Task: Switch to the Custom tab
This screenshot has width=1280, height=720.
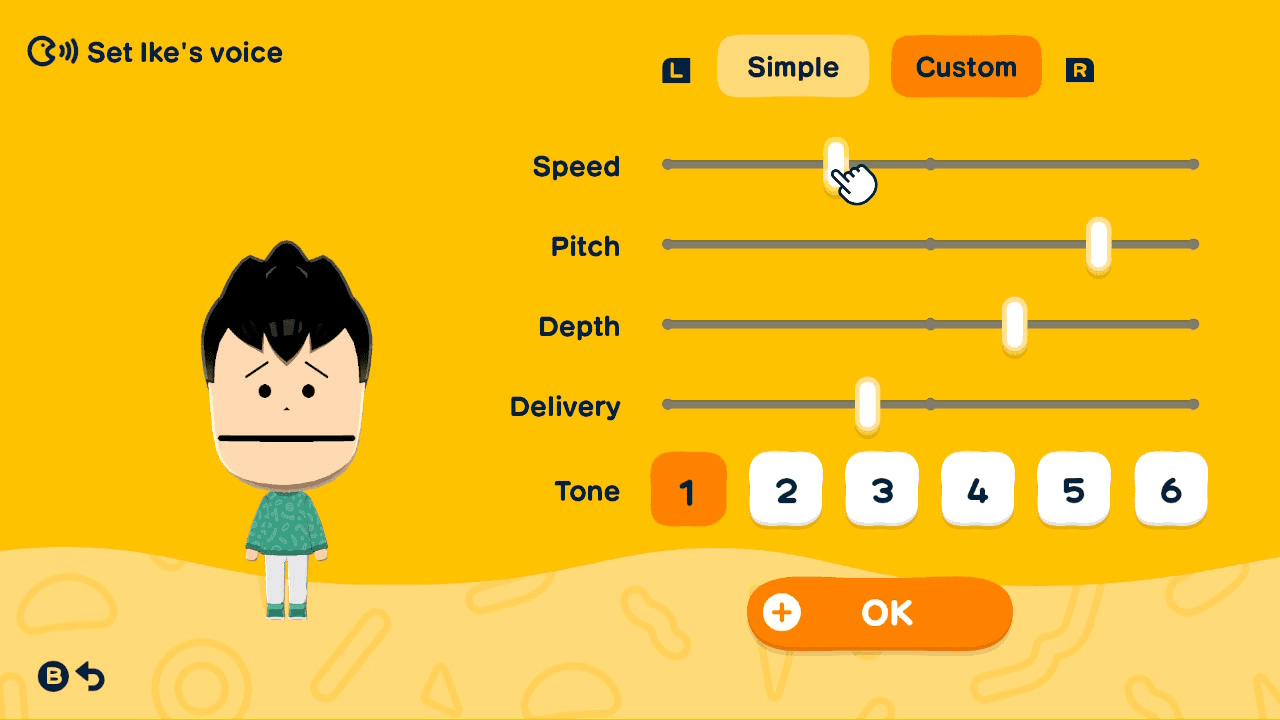Action: pyautogui.click(x=965, y=66)
